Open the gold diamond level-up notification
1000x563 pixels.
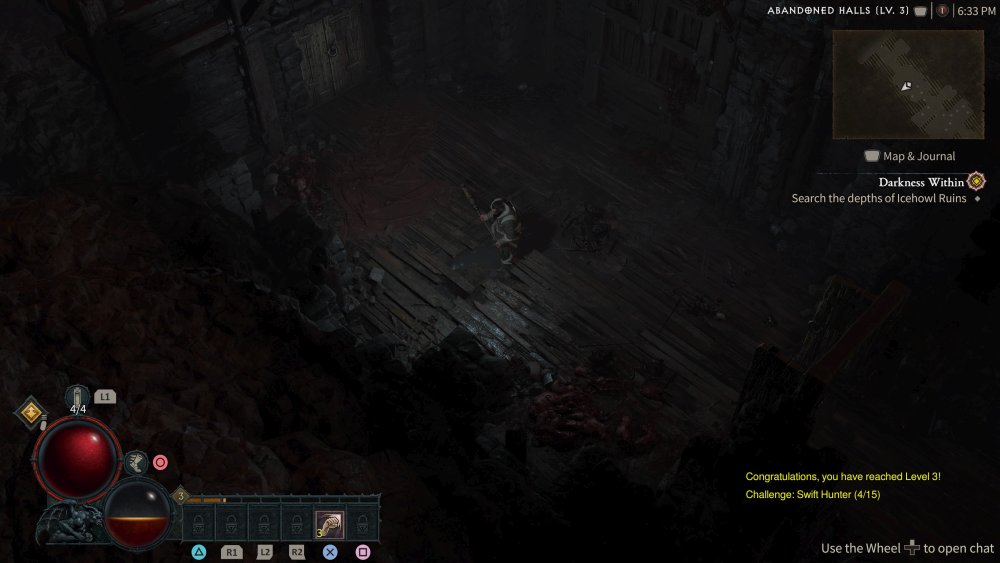pyautogui.click(x=31, y=412)
